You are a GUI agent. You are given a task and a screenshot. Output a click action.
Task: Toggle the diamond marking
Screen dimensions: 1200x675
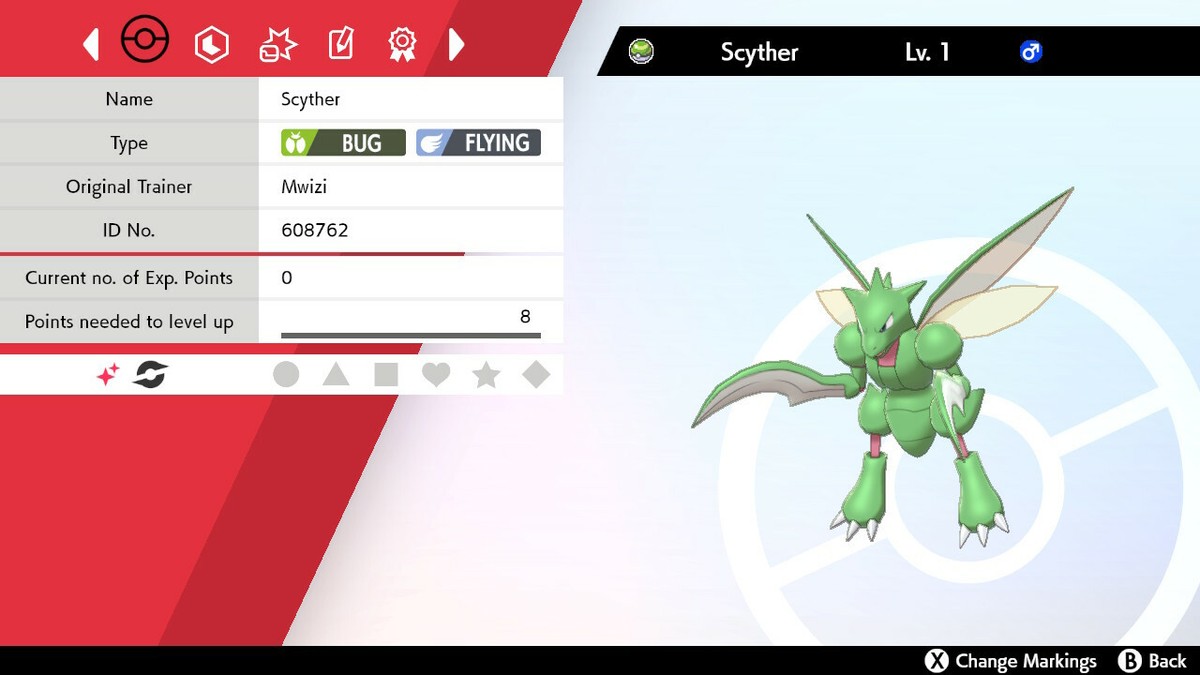pos(537,375)
